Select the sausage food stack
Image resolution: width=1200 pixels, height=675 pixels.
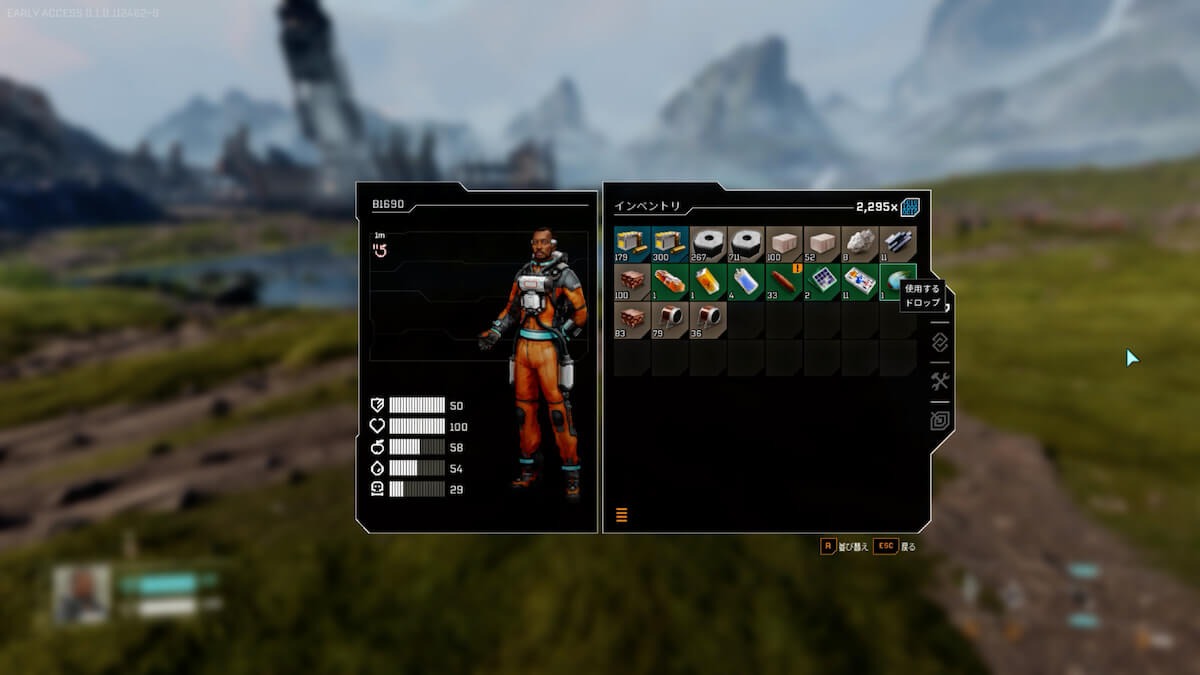click(784, 282)
